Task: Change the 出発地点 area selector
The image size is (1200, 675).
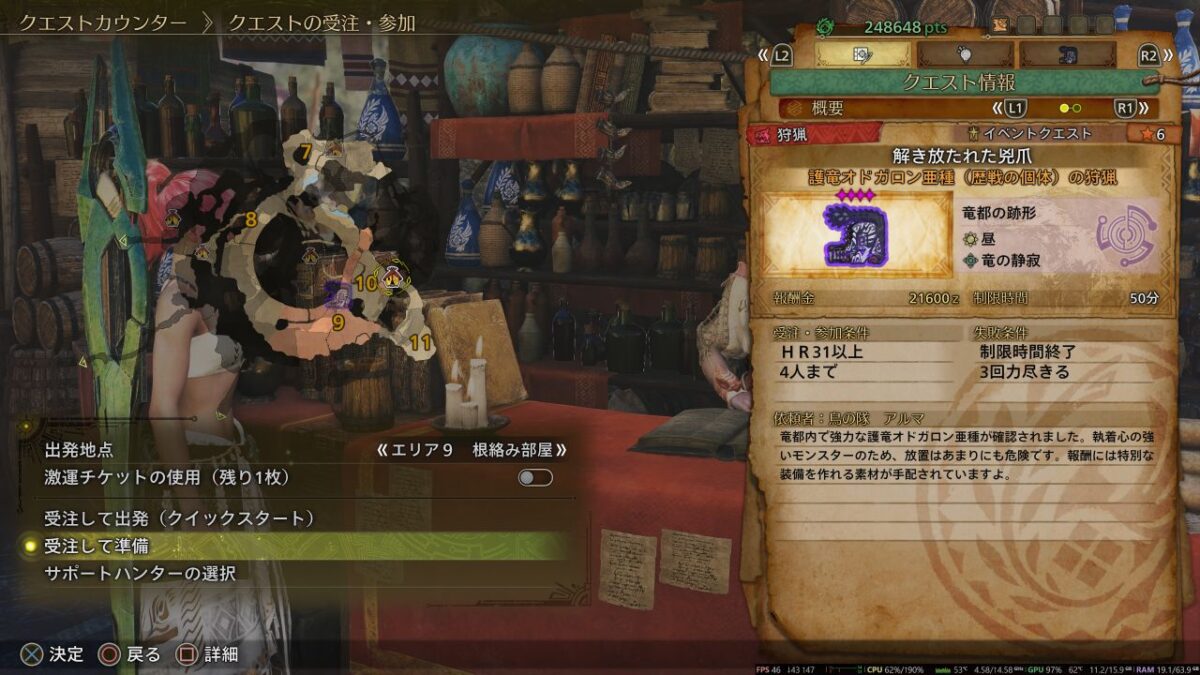Action: [471, 450]
